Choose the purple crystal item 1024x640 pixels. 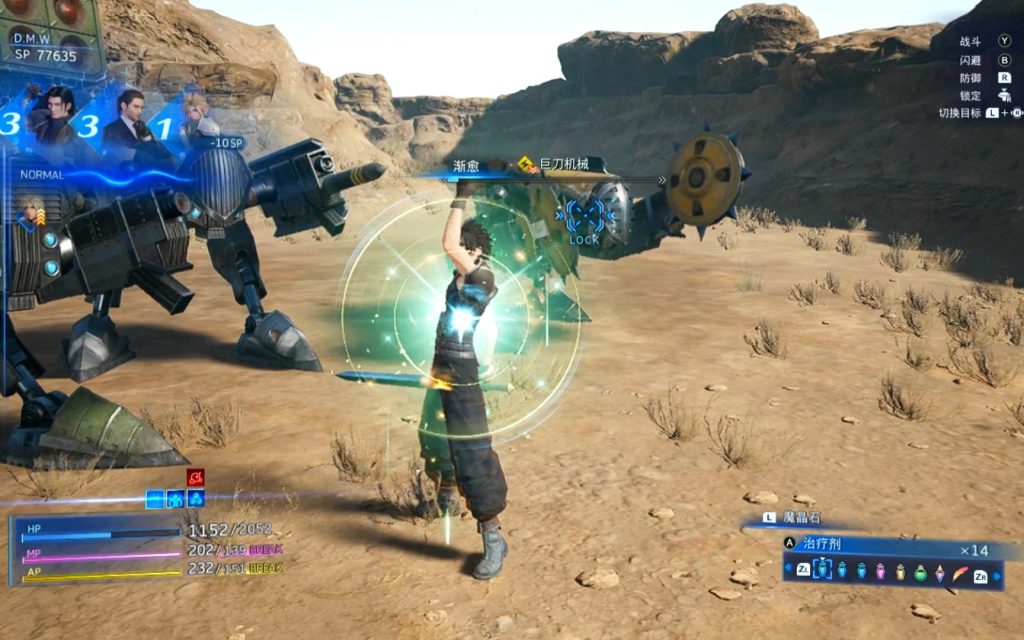[x=940, y=572]
